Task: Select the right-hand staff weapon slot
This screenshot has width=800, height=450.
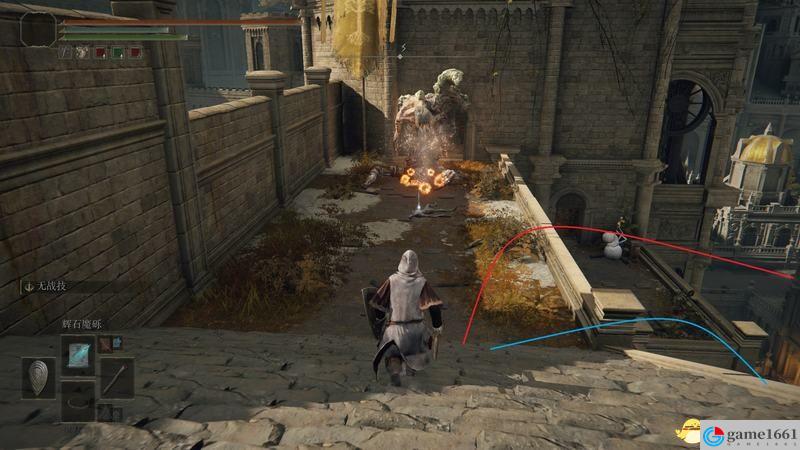Action: (x=116, y=378)
